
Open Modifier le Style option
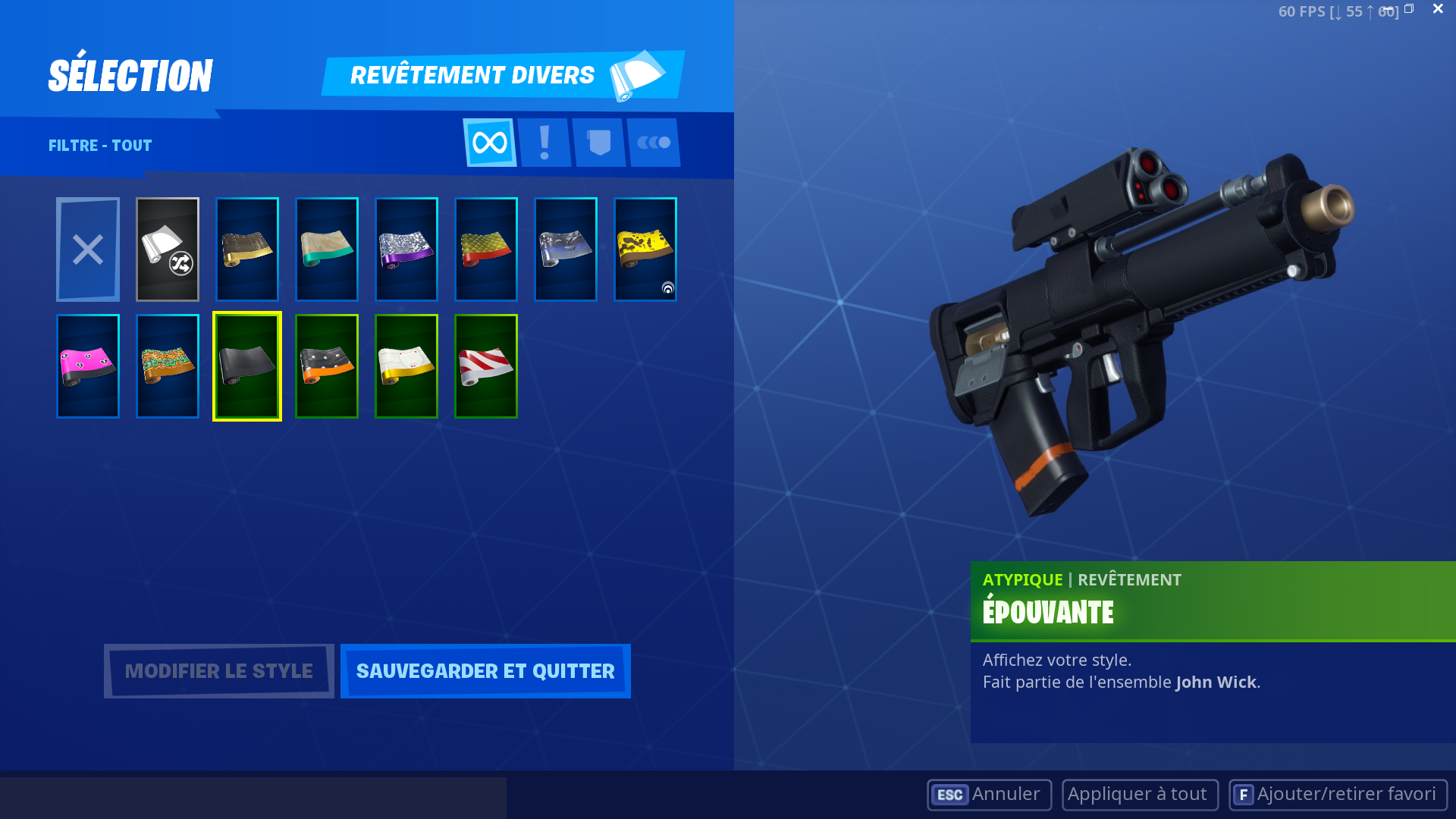click(218, 671)
